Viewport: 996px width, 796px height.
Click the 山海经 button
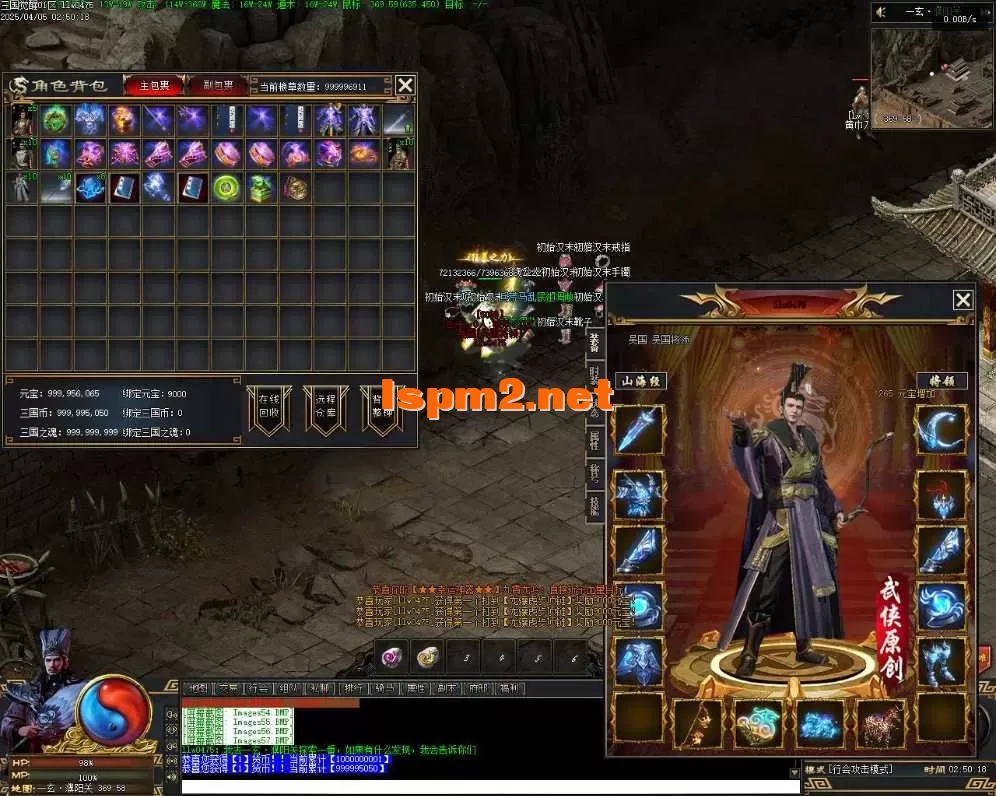[x=640, y=380]
